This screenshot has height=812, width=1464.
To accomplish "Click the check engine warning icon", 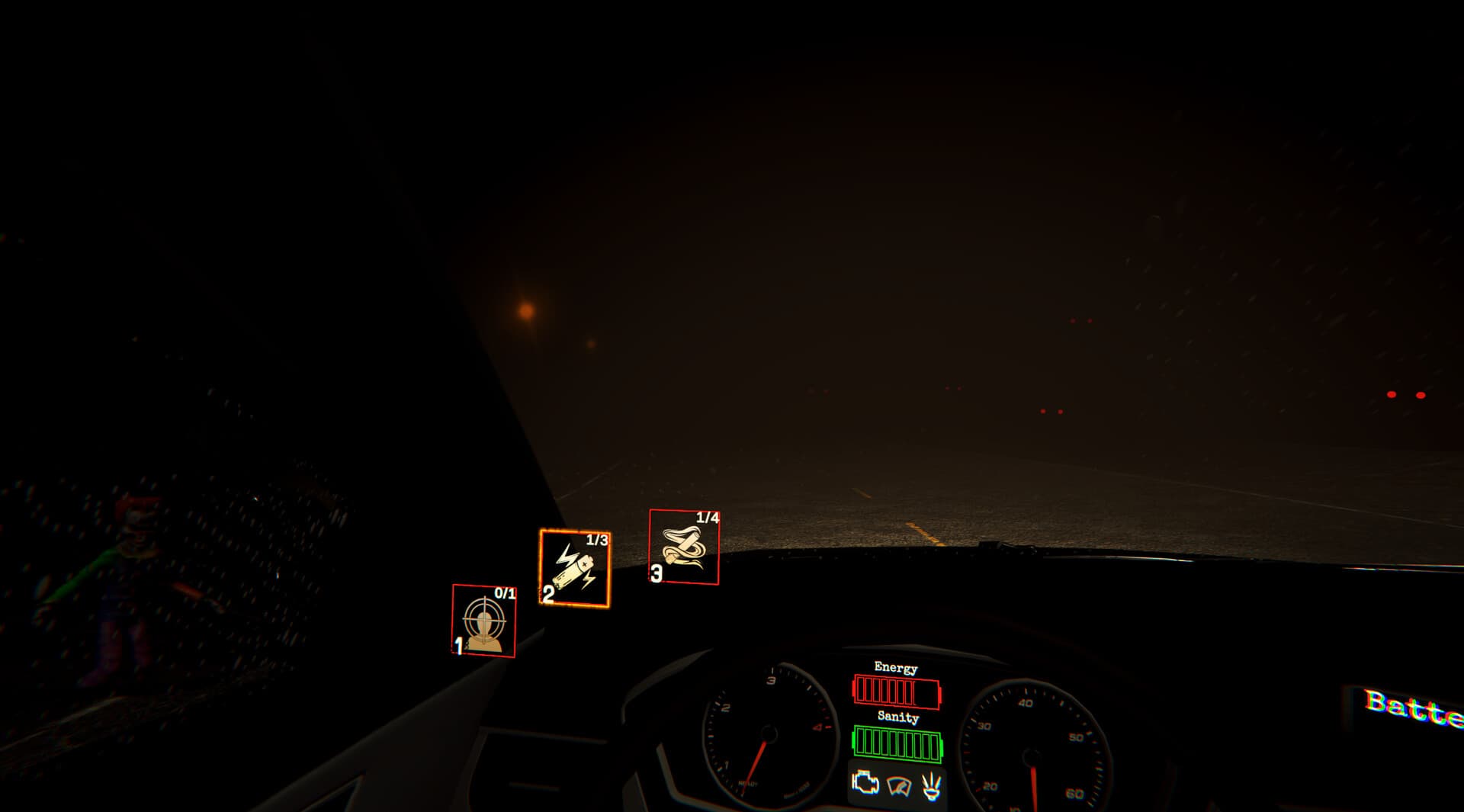I will click(864, 784).
